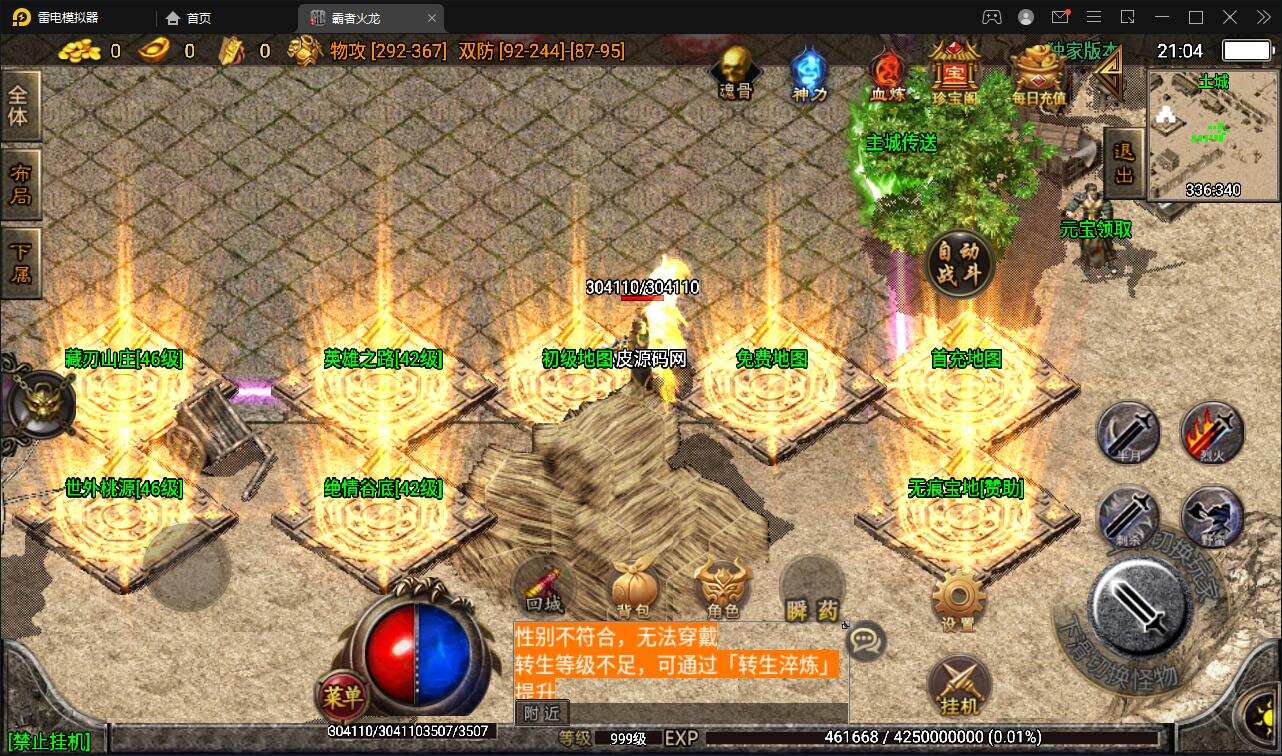The image size is (1282, 756).
Task: Expand the emulator toolbar overflow chevron
Action: click(x=1263, y=17)
